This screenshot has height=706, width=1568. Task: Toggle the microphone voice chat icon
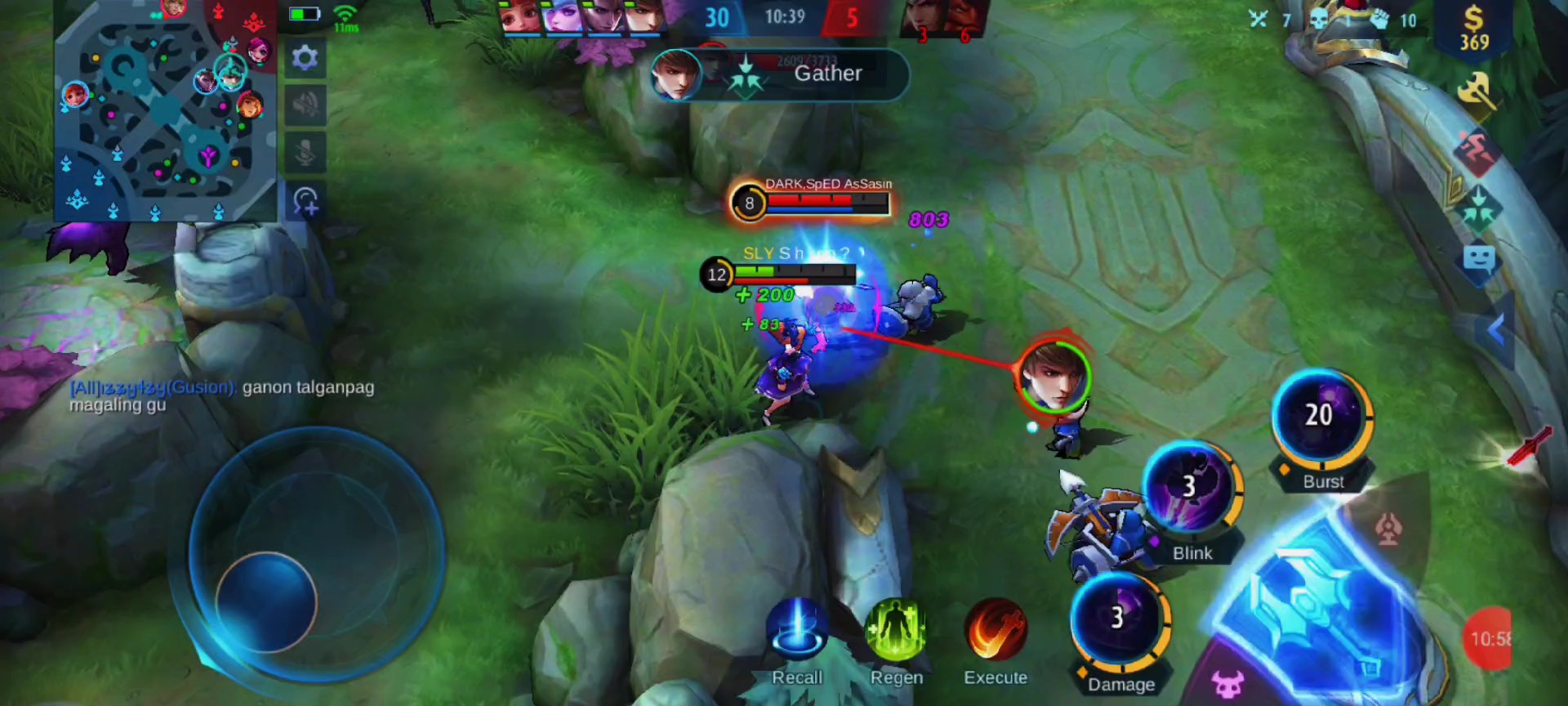coord(305,153)
